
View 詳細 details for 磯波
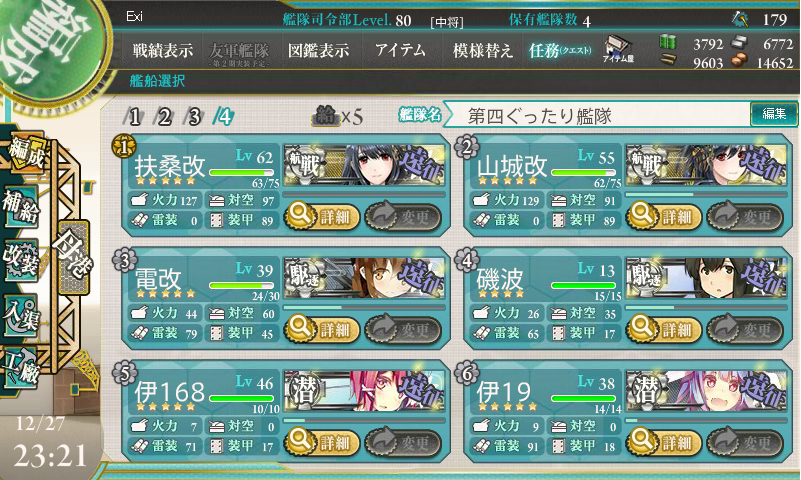(x=661, y=329)
